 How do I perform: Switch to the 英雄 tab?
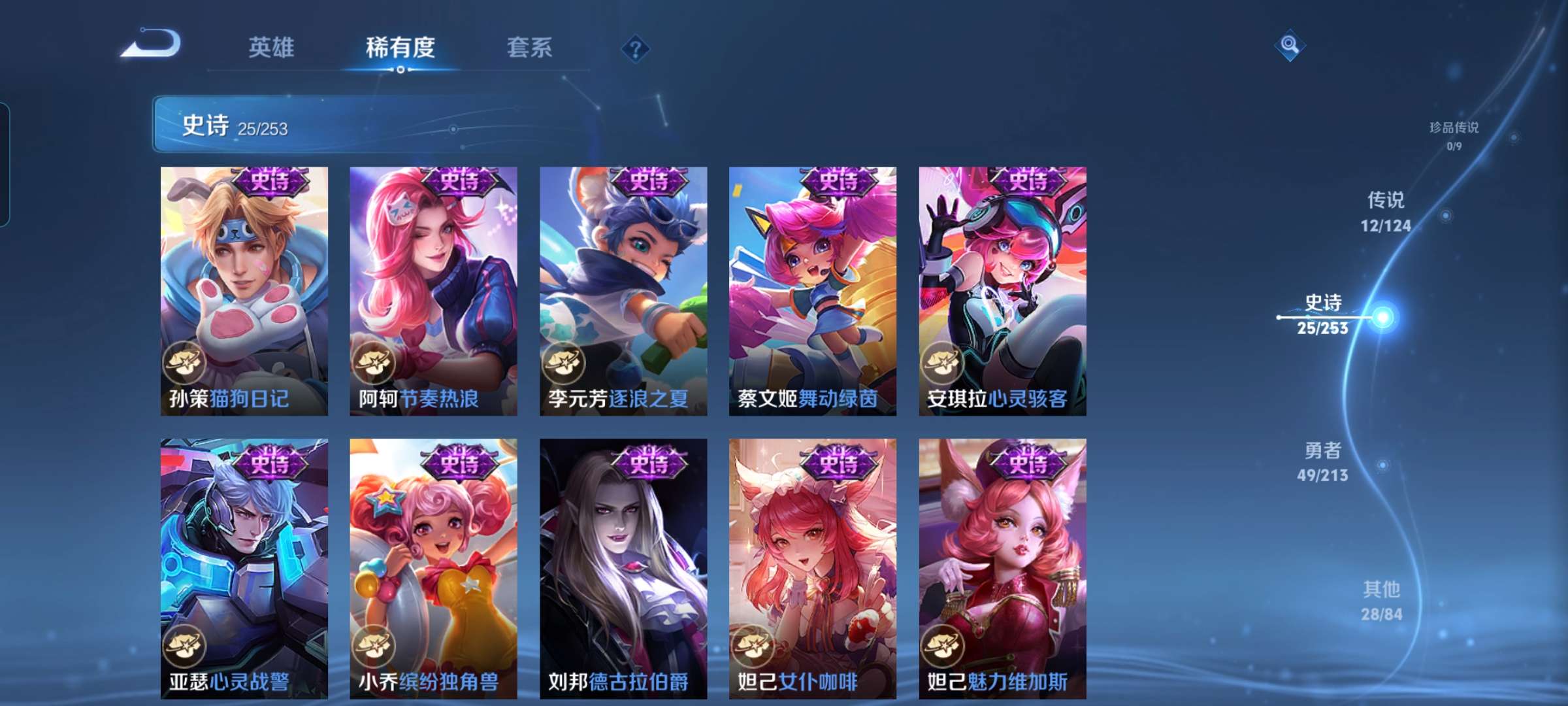[x=272, y=47]
